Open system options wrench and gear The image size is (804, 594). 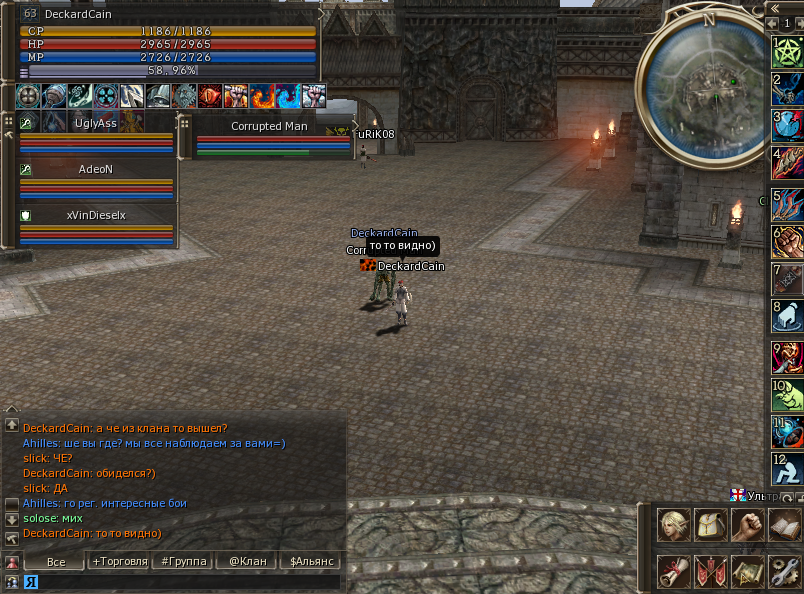(x=783, y=571)
